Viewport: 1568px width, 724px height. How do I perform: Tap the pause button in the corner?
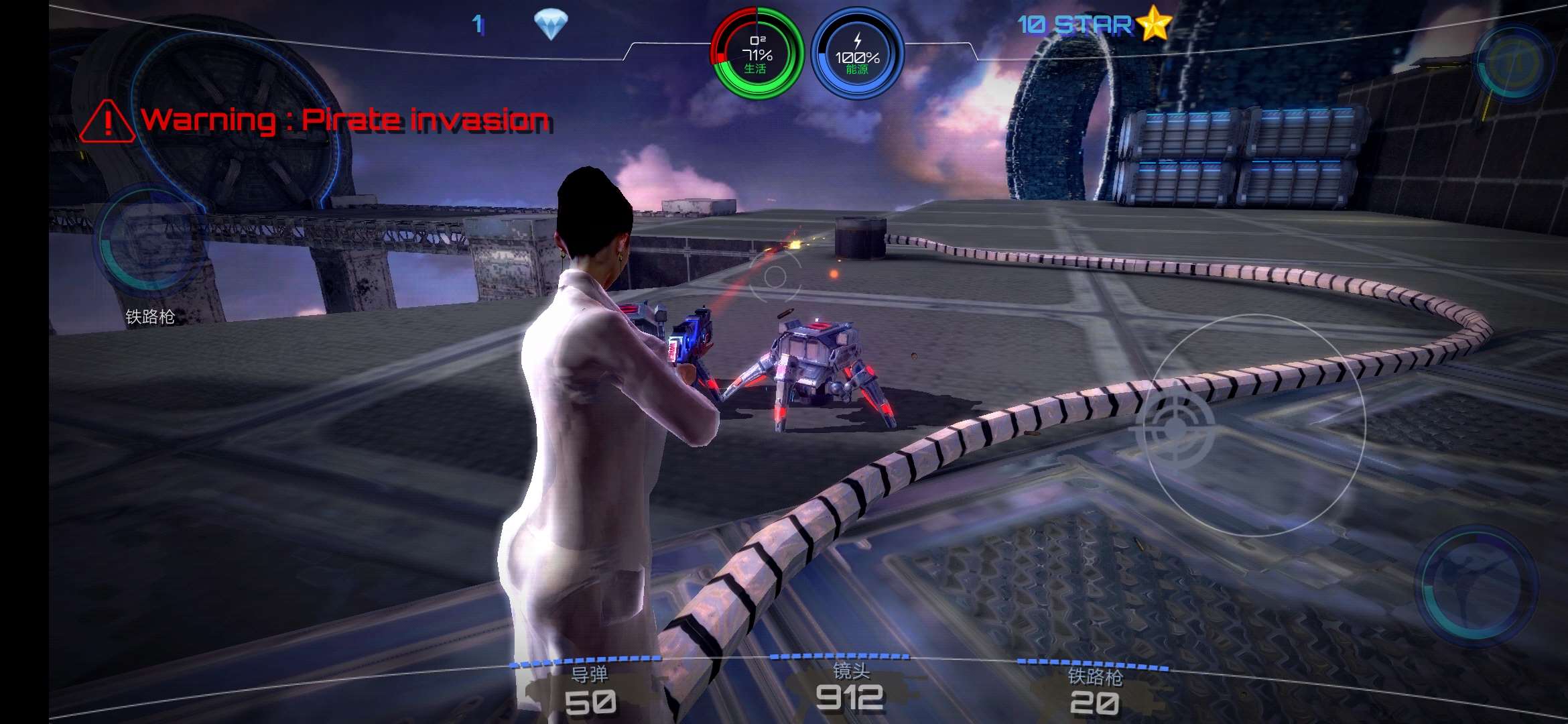coord(1514,64)
